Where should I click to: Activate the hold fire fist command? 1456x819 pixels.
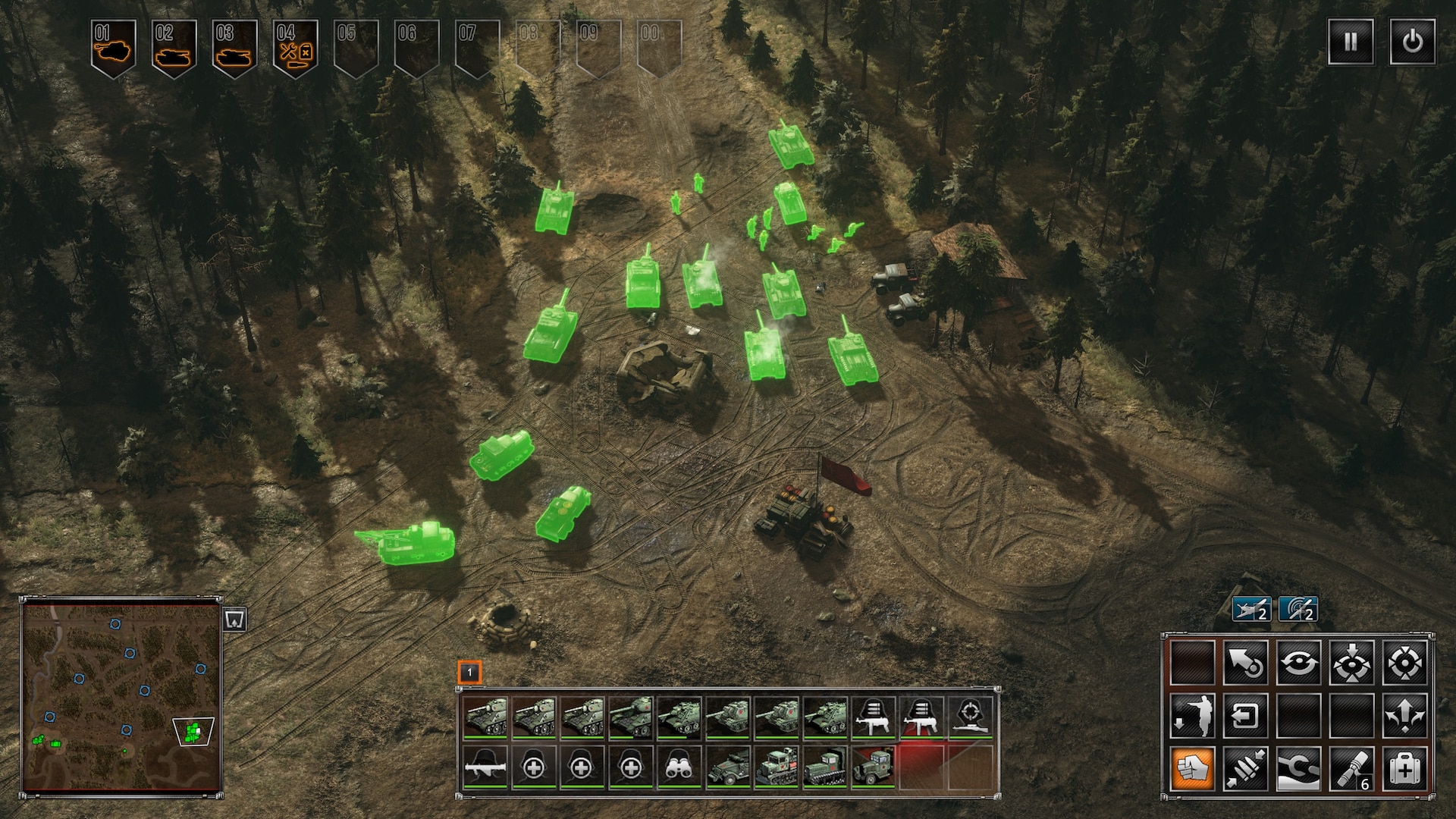point(1192,768)
